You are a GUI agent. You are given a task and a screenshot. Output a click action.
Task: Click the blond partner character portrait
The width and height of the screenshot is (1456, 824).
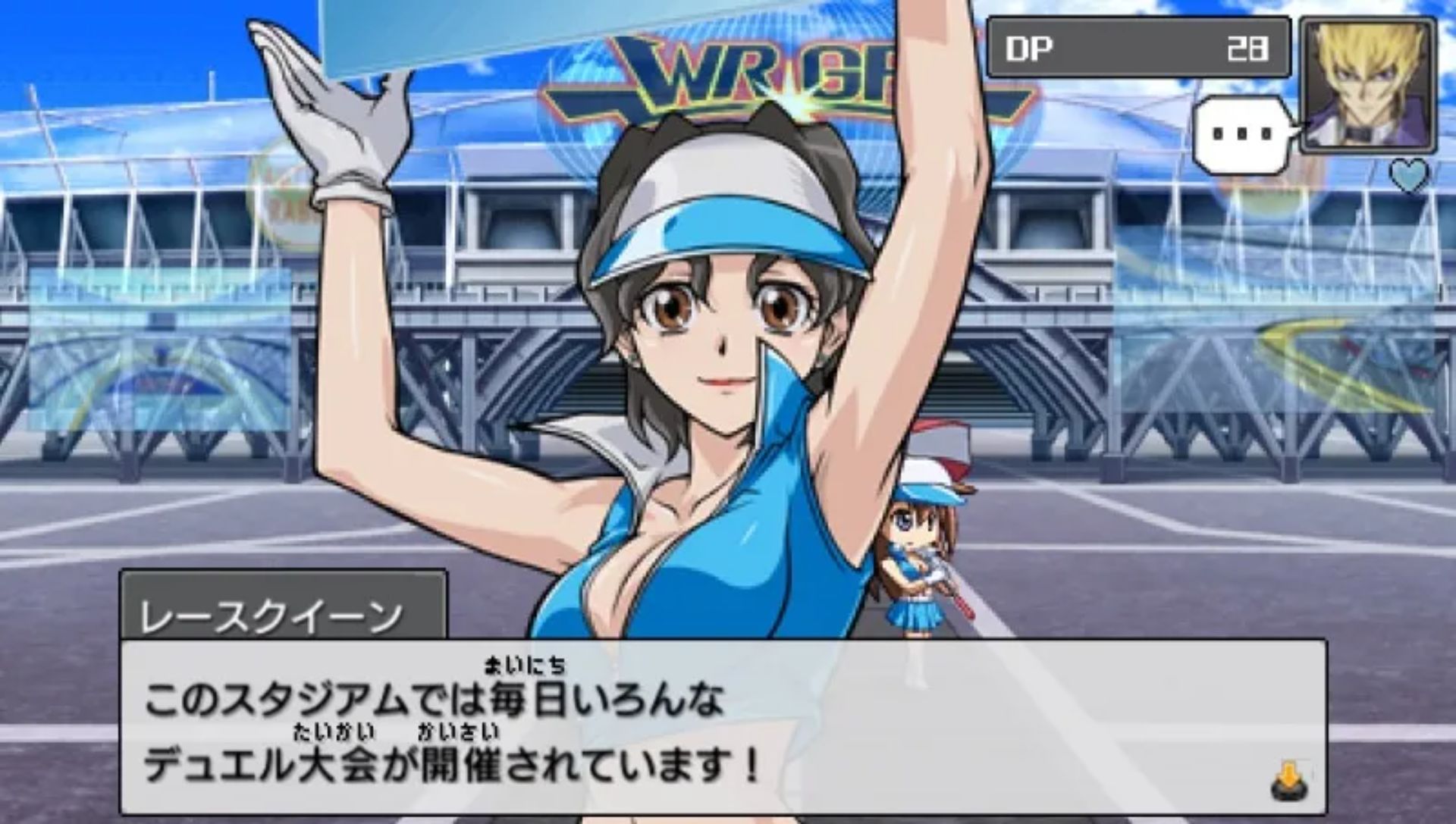(x=1368, y=85)
